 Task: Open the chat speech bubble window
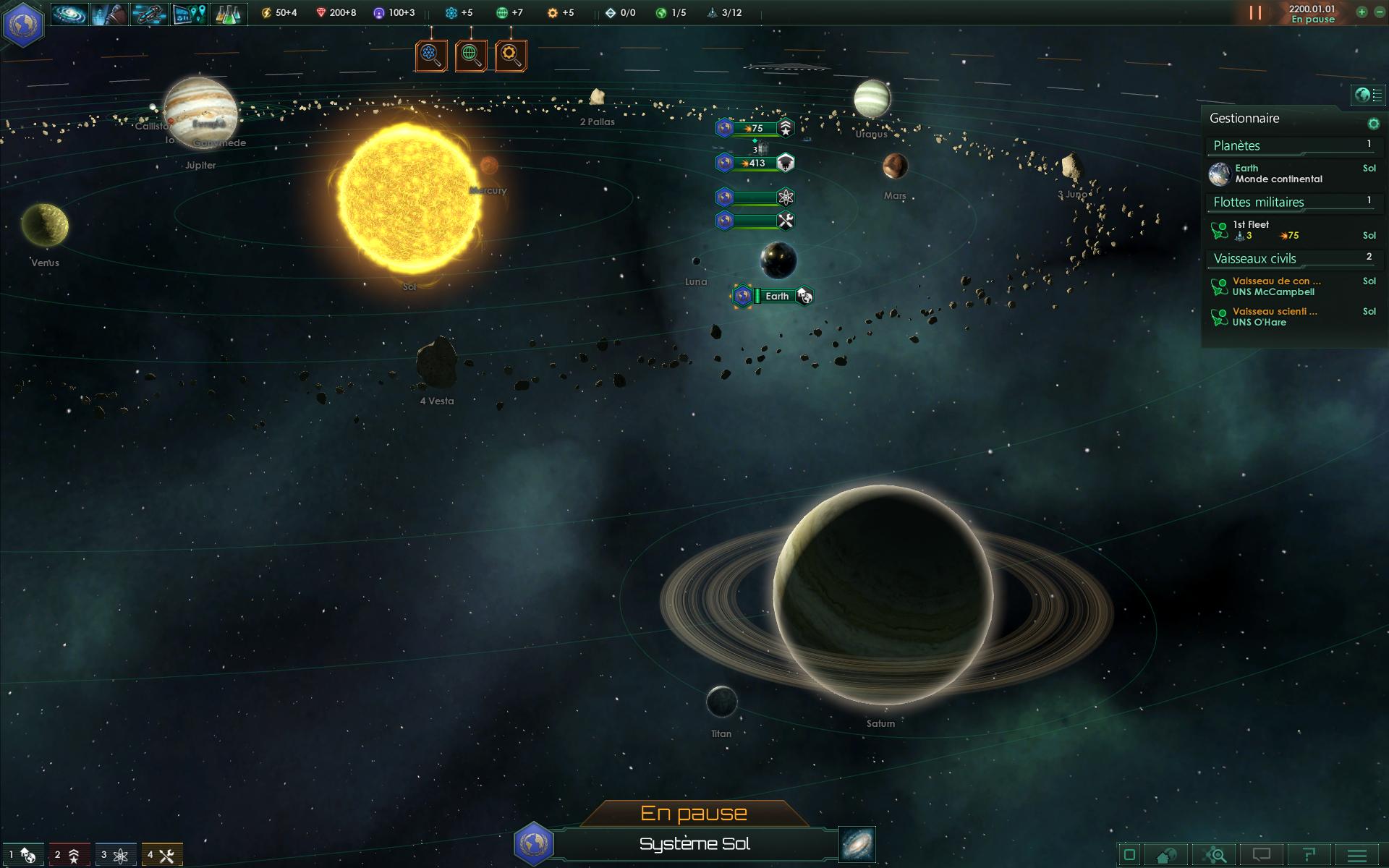(x=1261, y=856)
